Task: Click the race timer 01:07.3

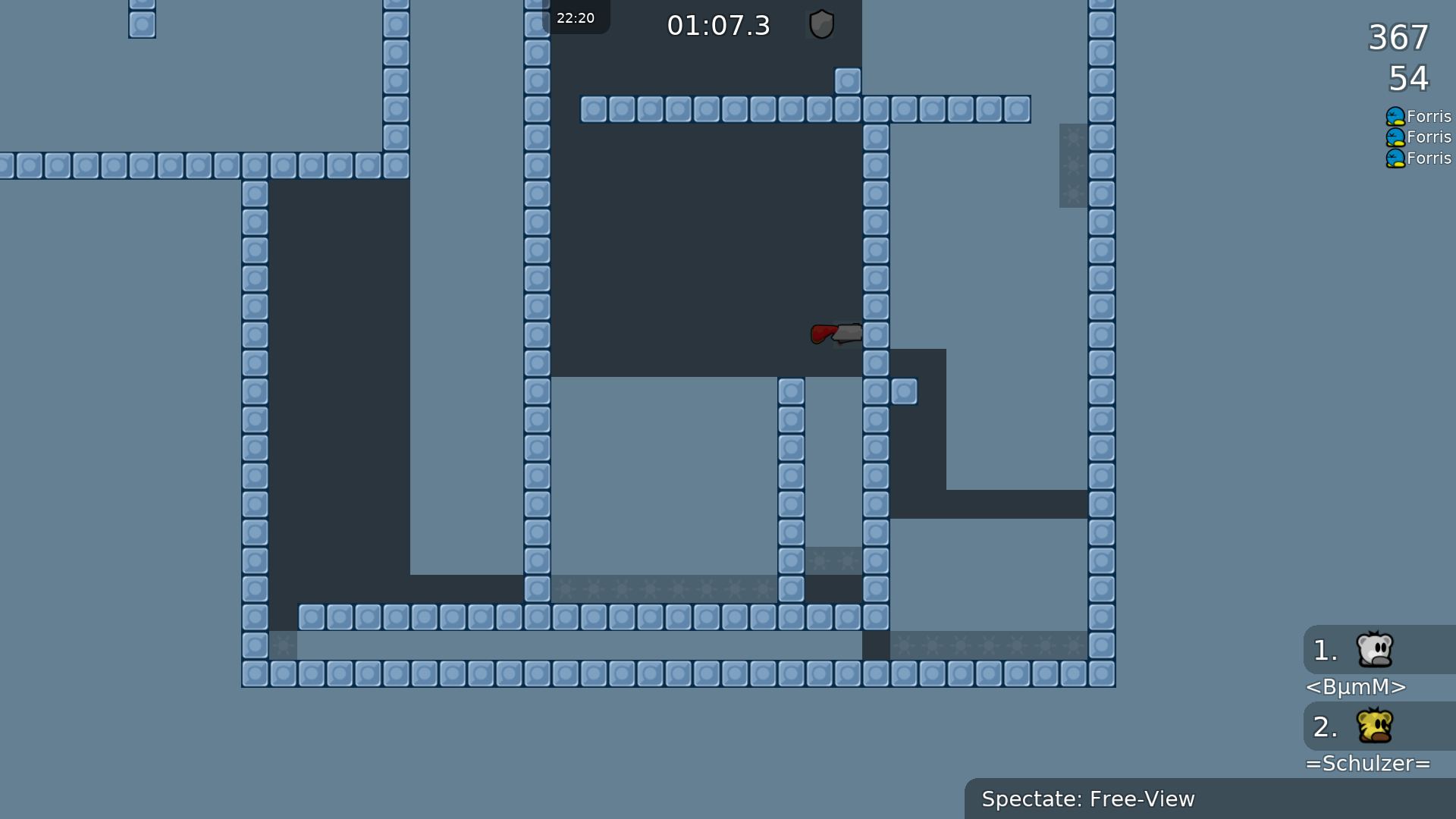Action: point(719,25)
